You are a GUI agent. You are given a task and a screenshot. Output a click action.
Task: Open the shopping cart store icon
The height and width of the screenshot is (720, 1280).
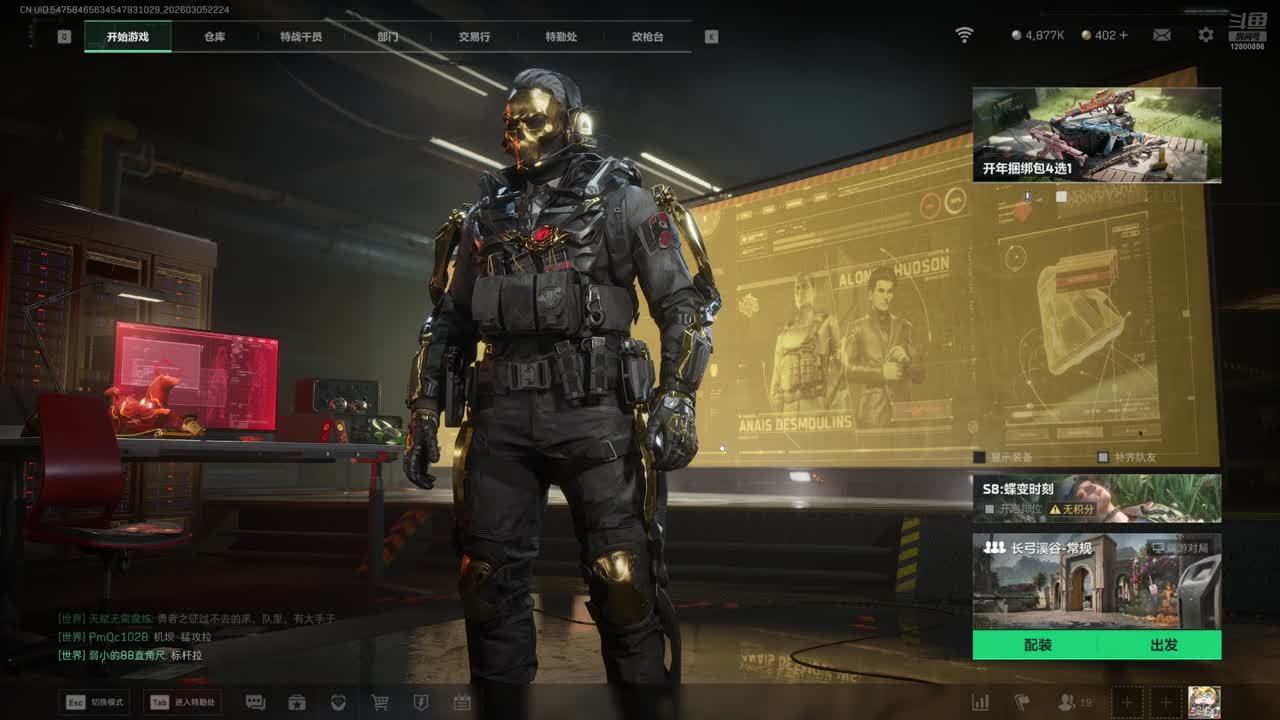(x=380, y=702)
